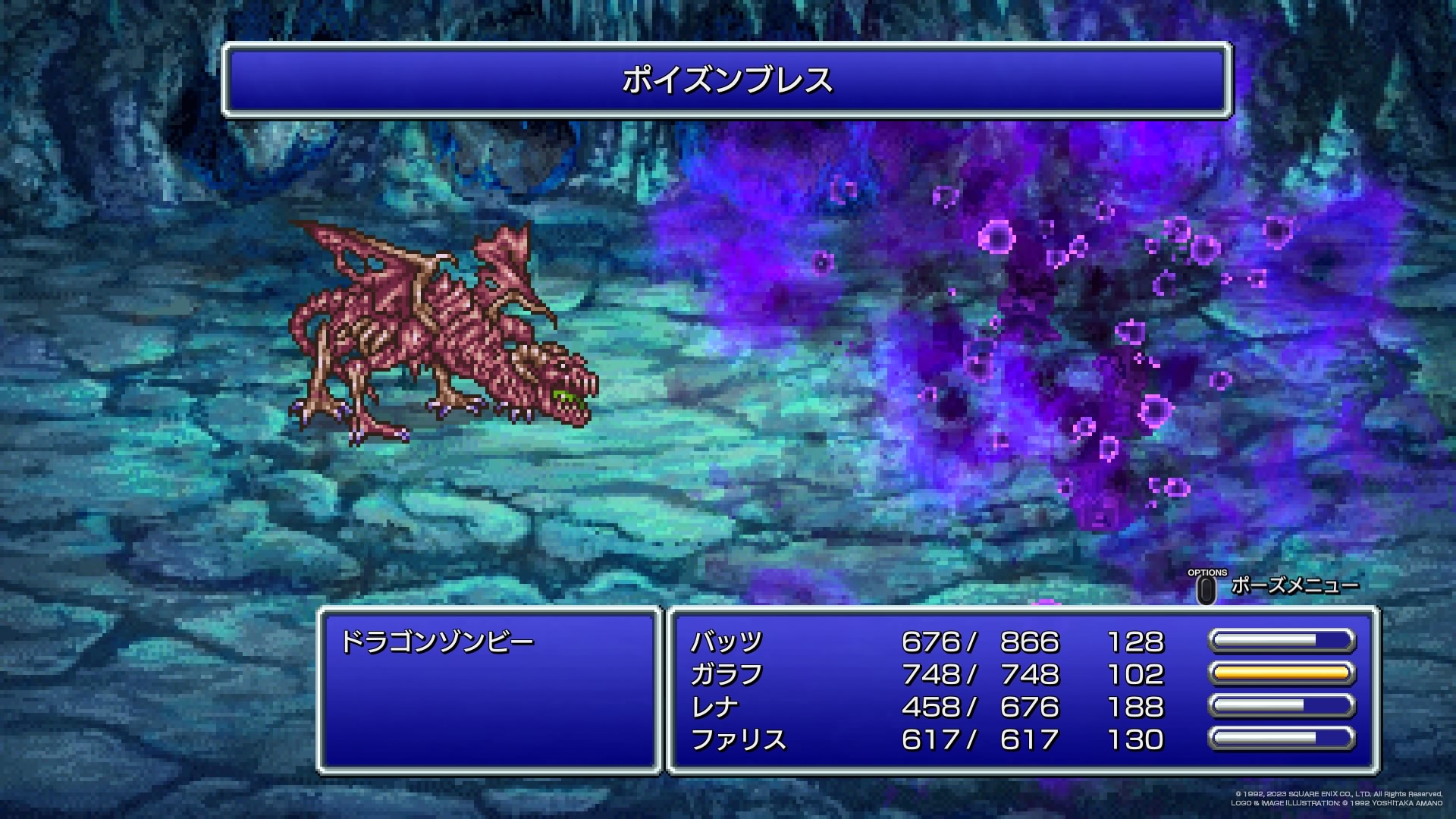Choose party member バッツ in the status panel
This screenshot has width=1456, height=819.
pyautogui.click(x=726, y=642)
